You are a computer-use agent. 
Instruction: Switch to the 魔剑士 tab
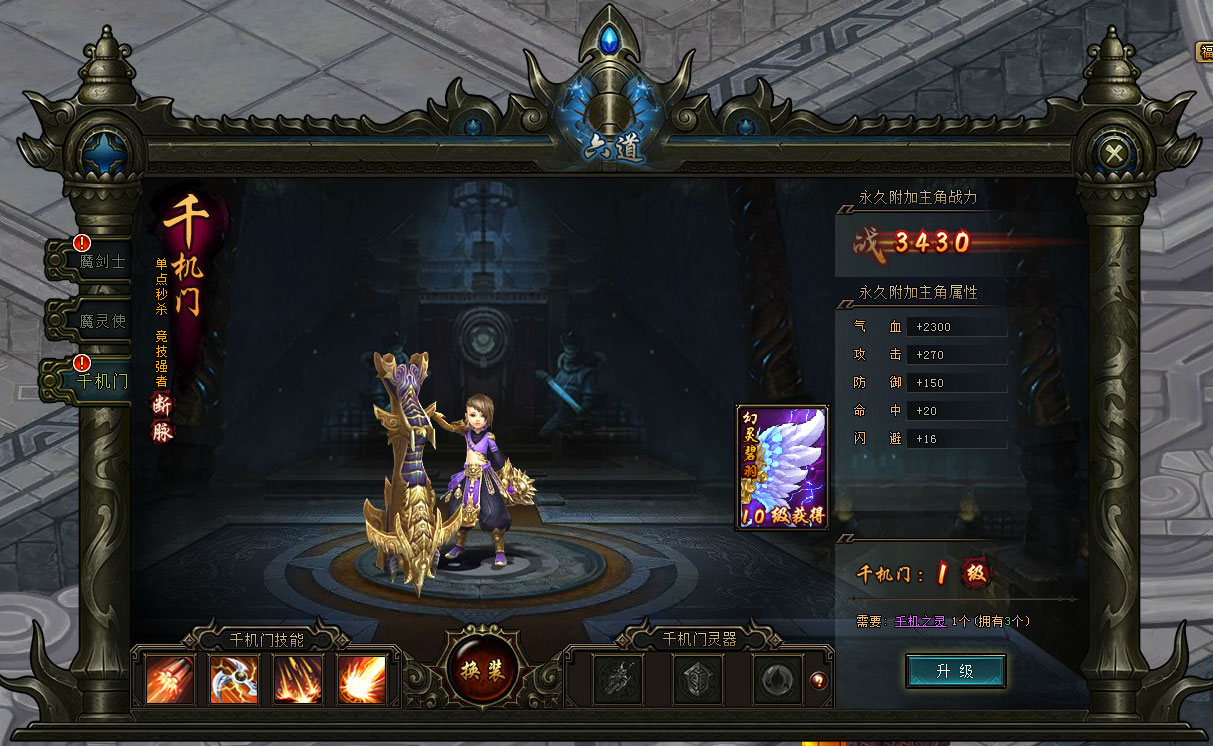[97, 261]
